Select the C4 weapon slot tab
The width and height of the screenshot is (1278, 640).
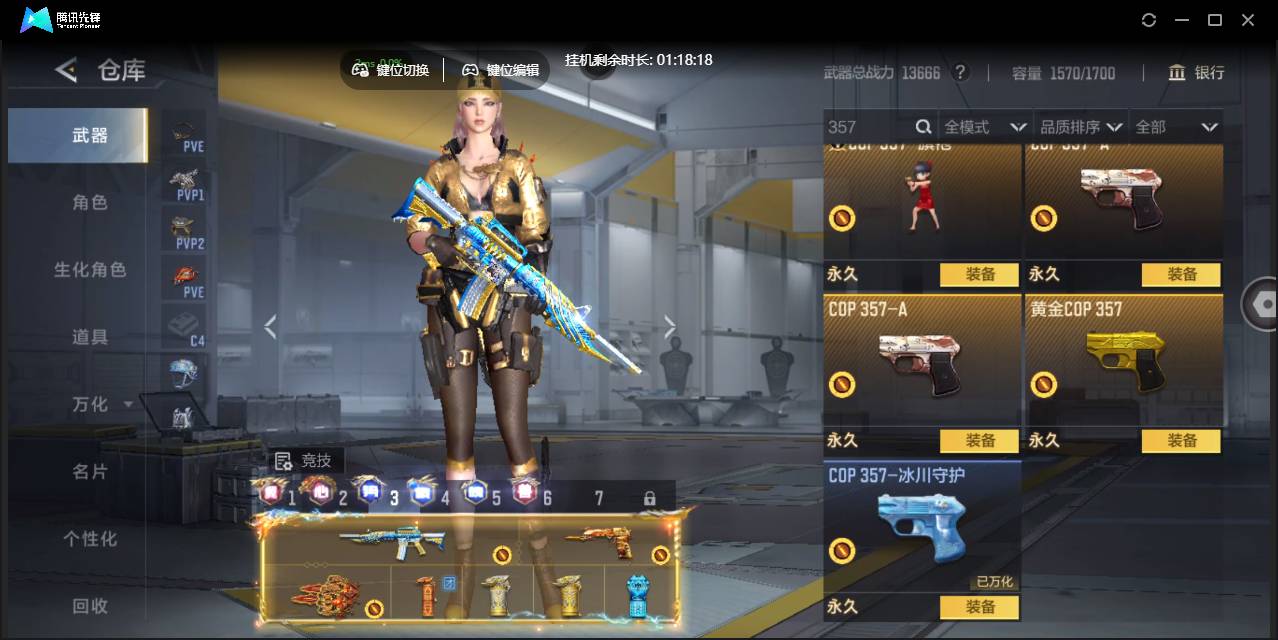(x=185, y=327)
